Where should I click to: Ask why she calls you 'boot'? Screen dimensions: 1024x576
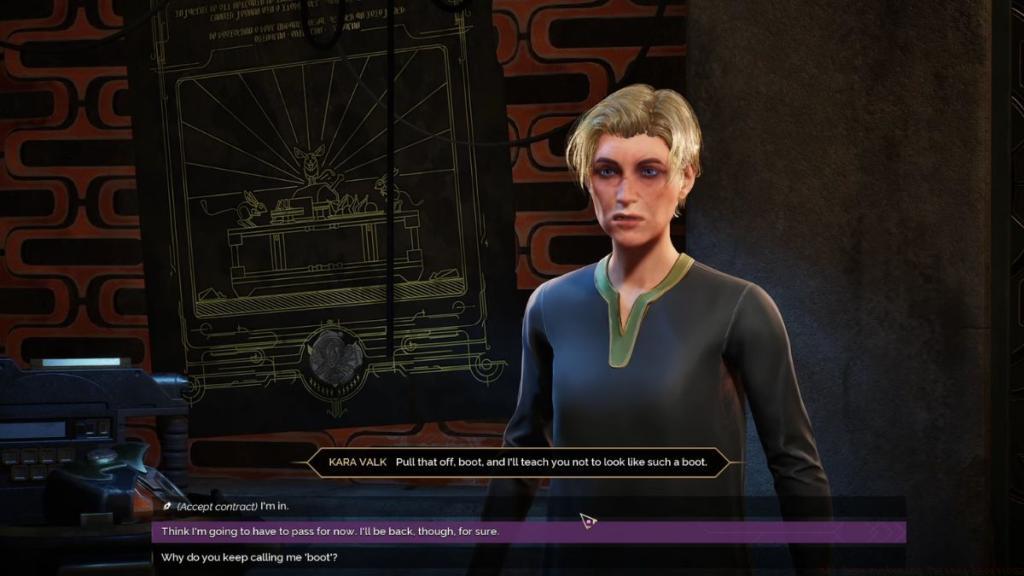249,557
